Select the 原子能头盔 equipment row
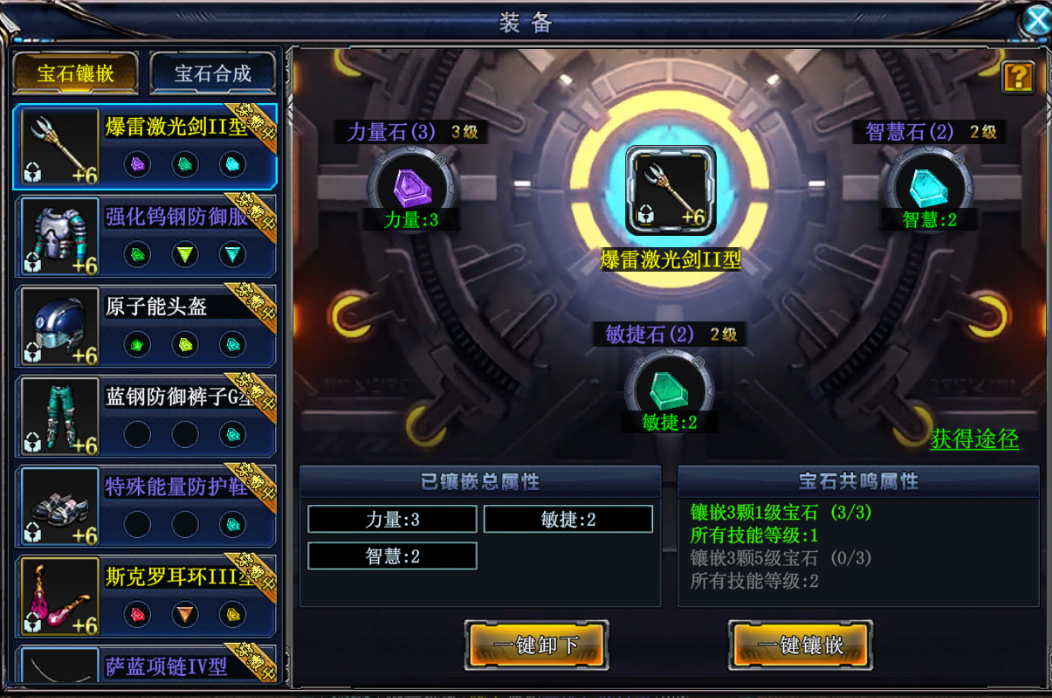 [x=144, y=326]
